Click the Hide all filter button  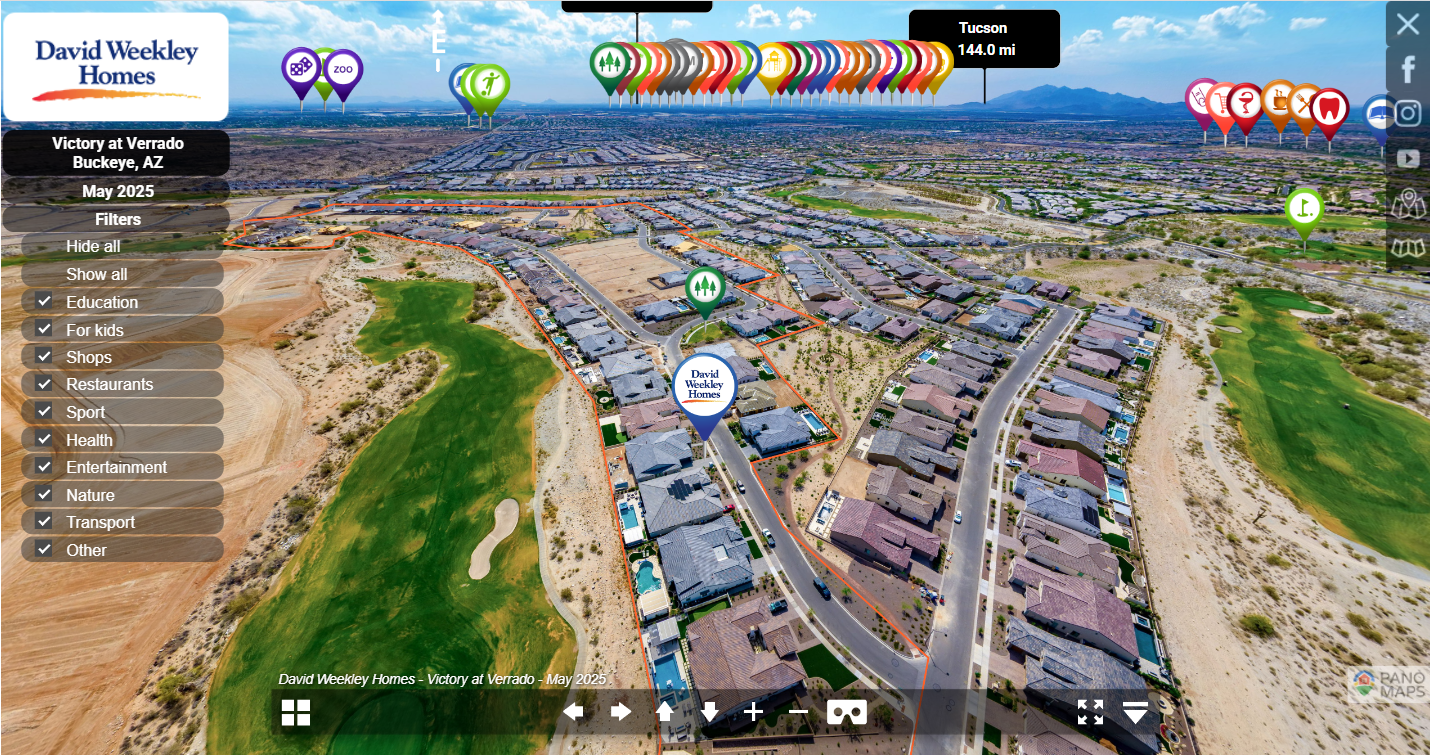pyautogui.click(x=93, y=246)
